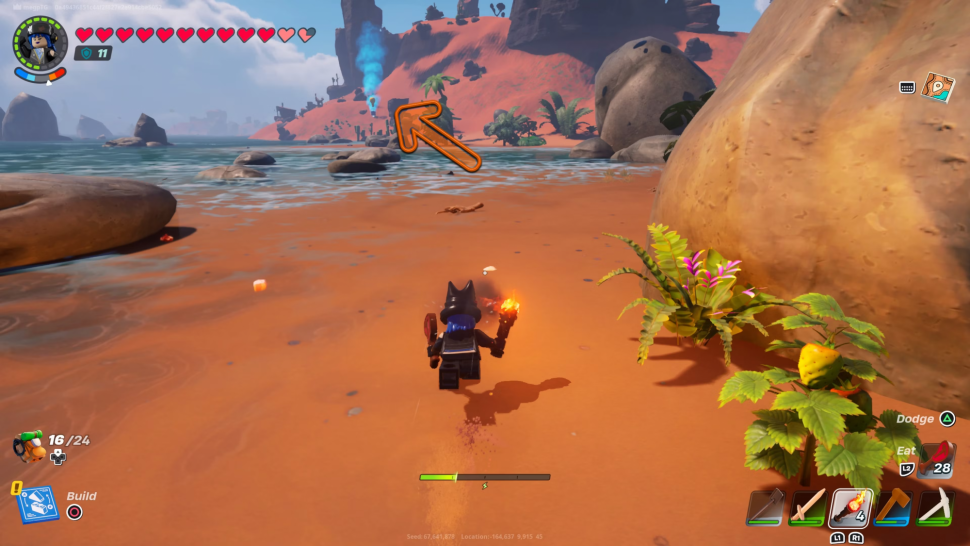Switch to the axe in the hotbar
The image size is (970, 546).
coord(893,507)
